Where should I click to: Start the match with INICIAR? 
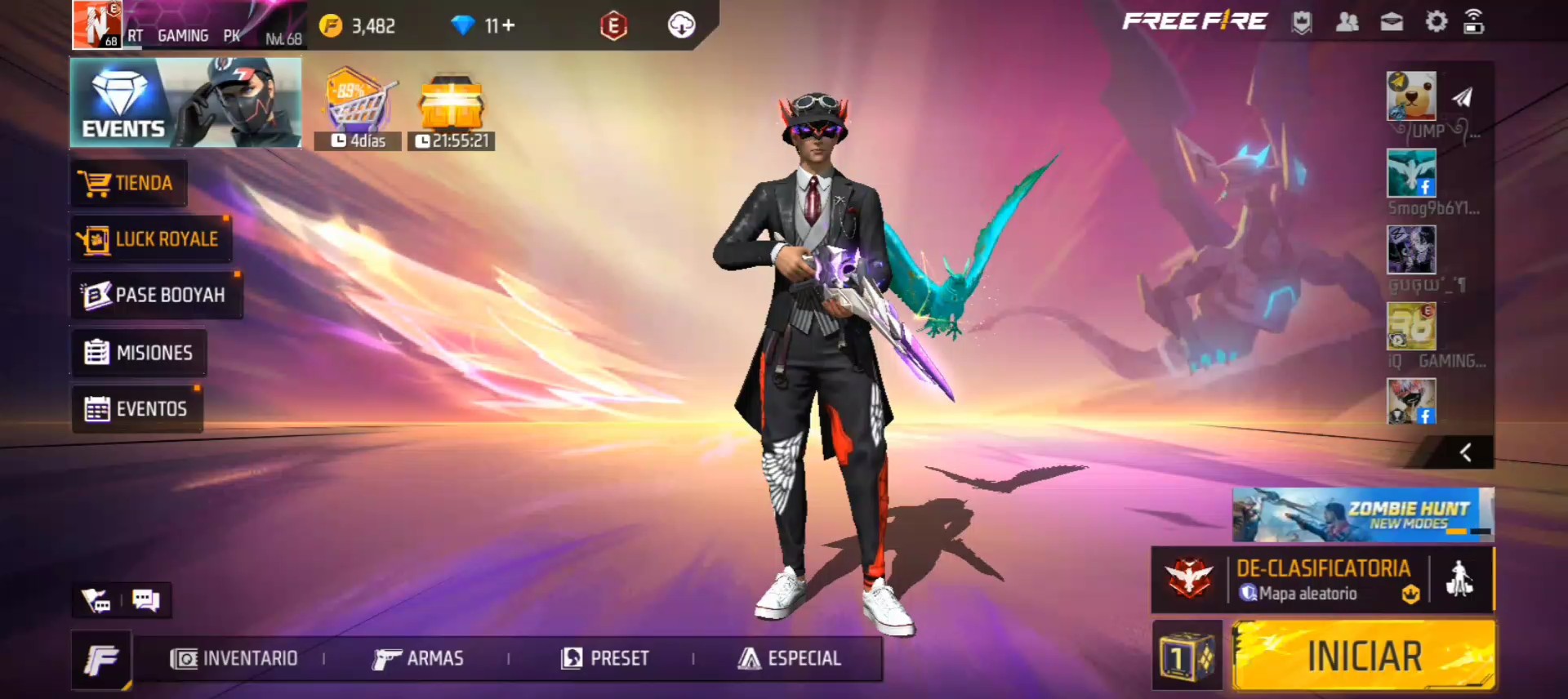tap(1364, 656)
